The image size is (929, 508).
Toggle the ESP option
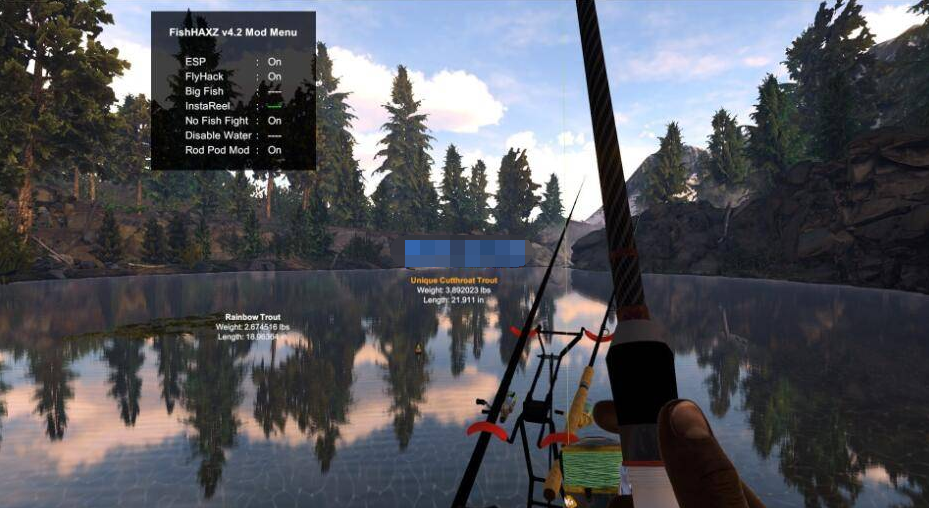point(274,62)
